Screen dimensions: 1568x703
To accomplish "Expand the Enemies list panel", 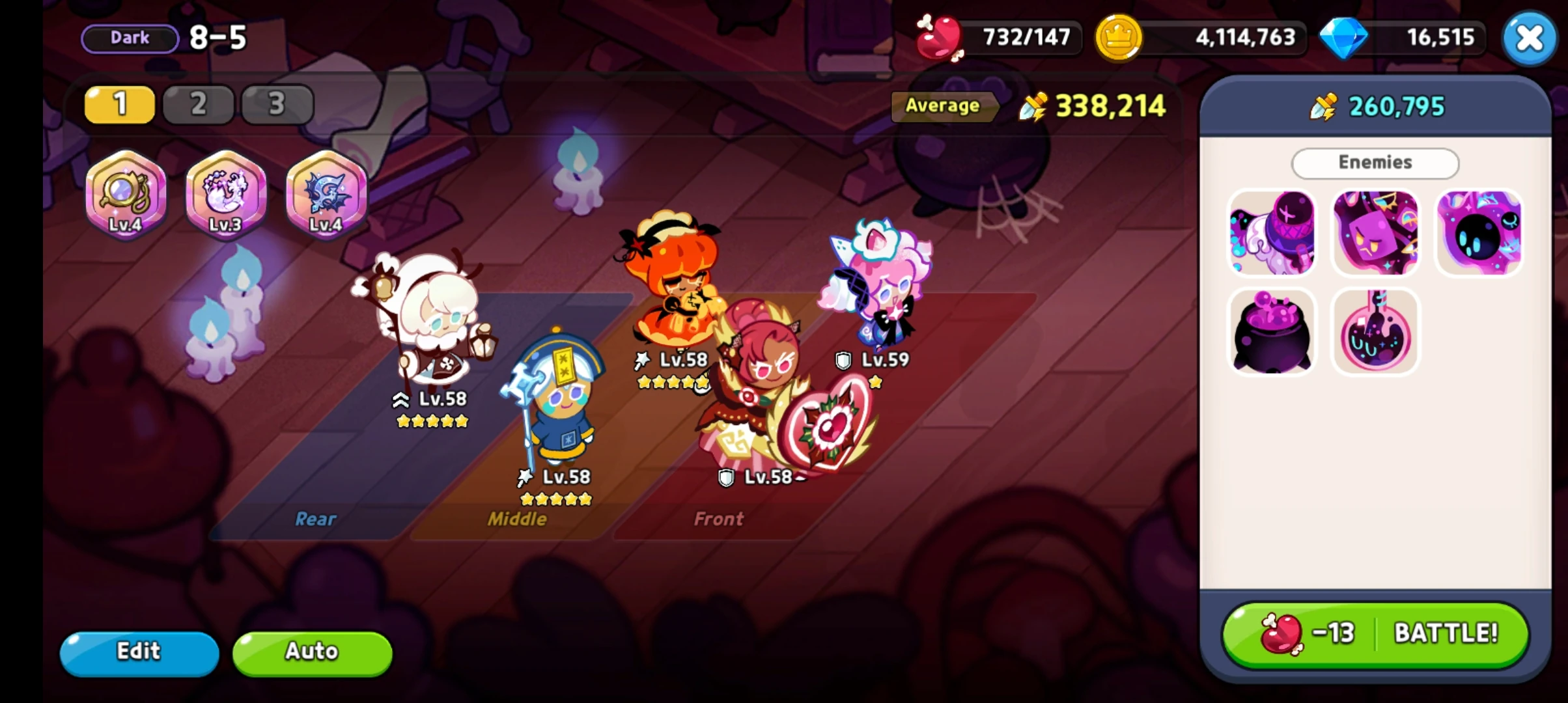I will tap(1375, 163).
